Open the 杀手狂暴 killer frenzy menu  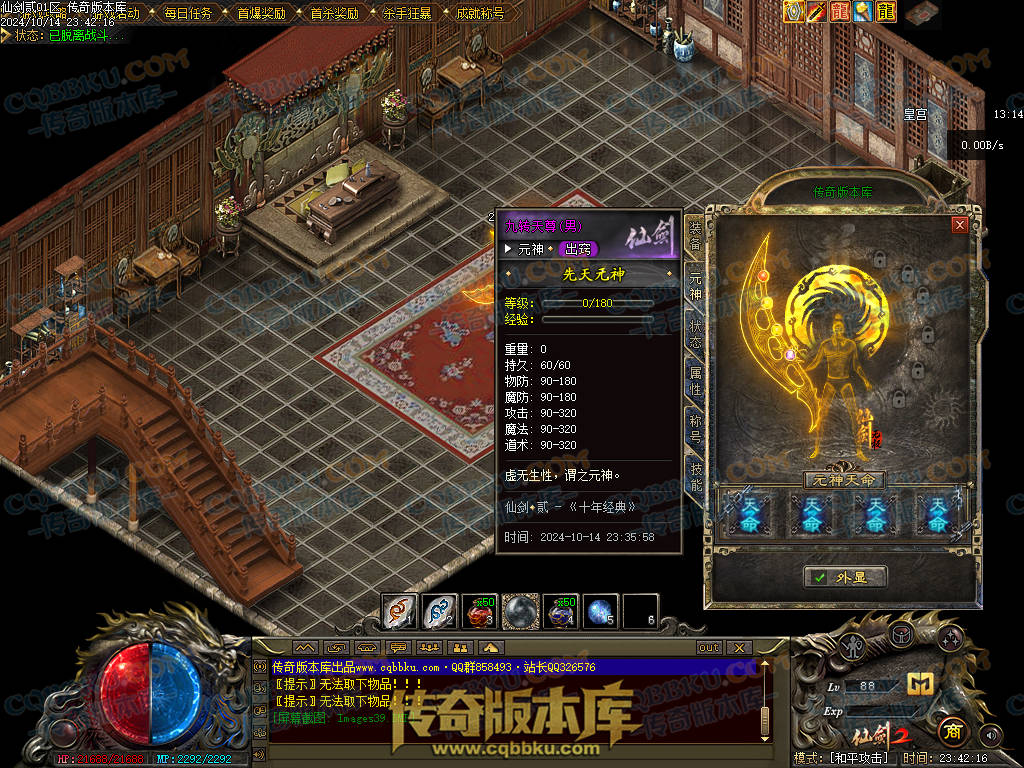point(407,14)
